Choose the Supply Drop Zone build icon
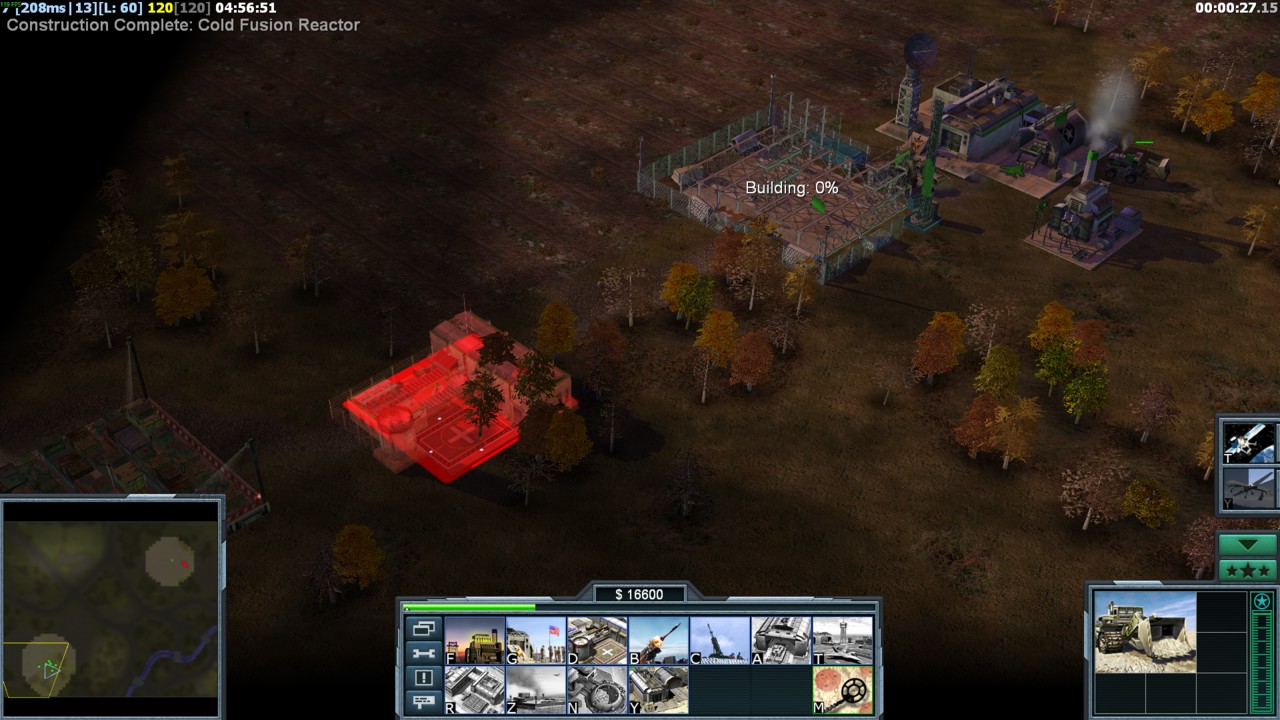Screen dimensions: 1280x720 click(x=535, y=690)
